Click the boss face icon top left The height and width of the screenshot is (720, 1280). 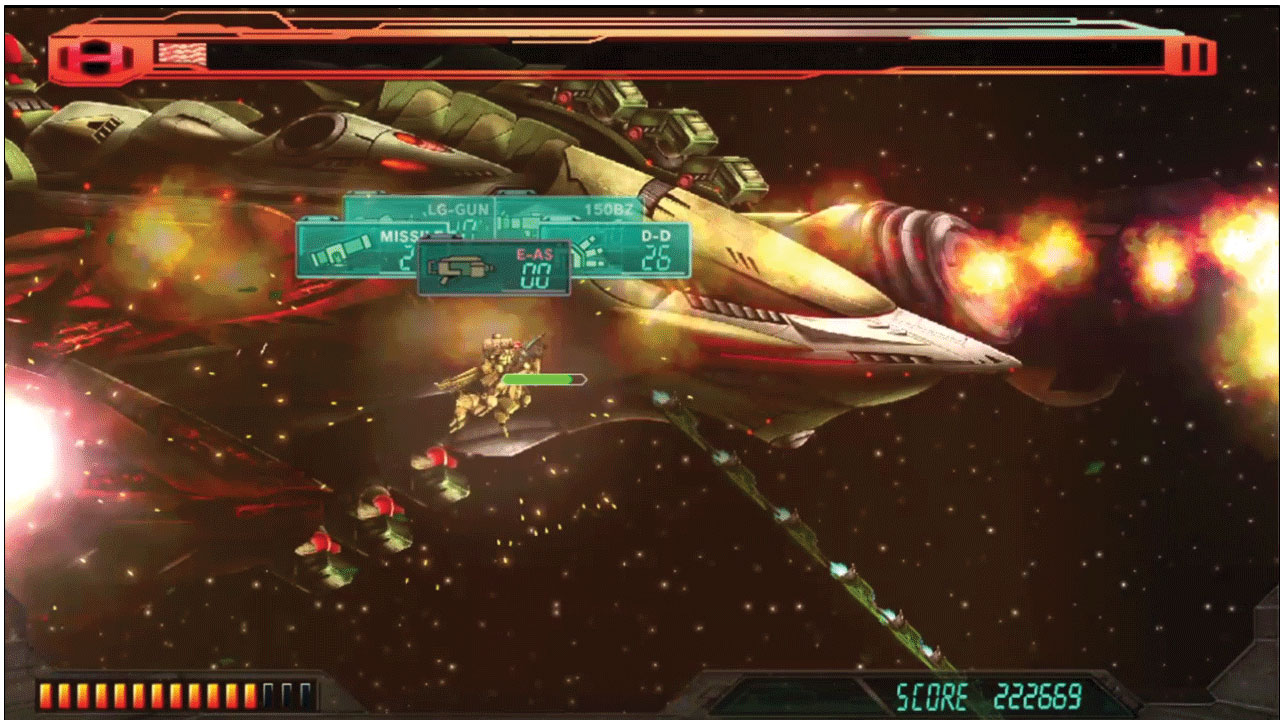click(x=95, y=55)
